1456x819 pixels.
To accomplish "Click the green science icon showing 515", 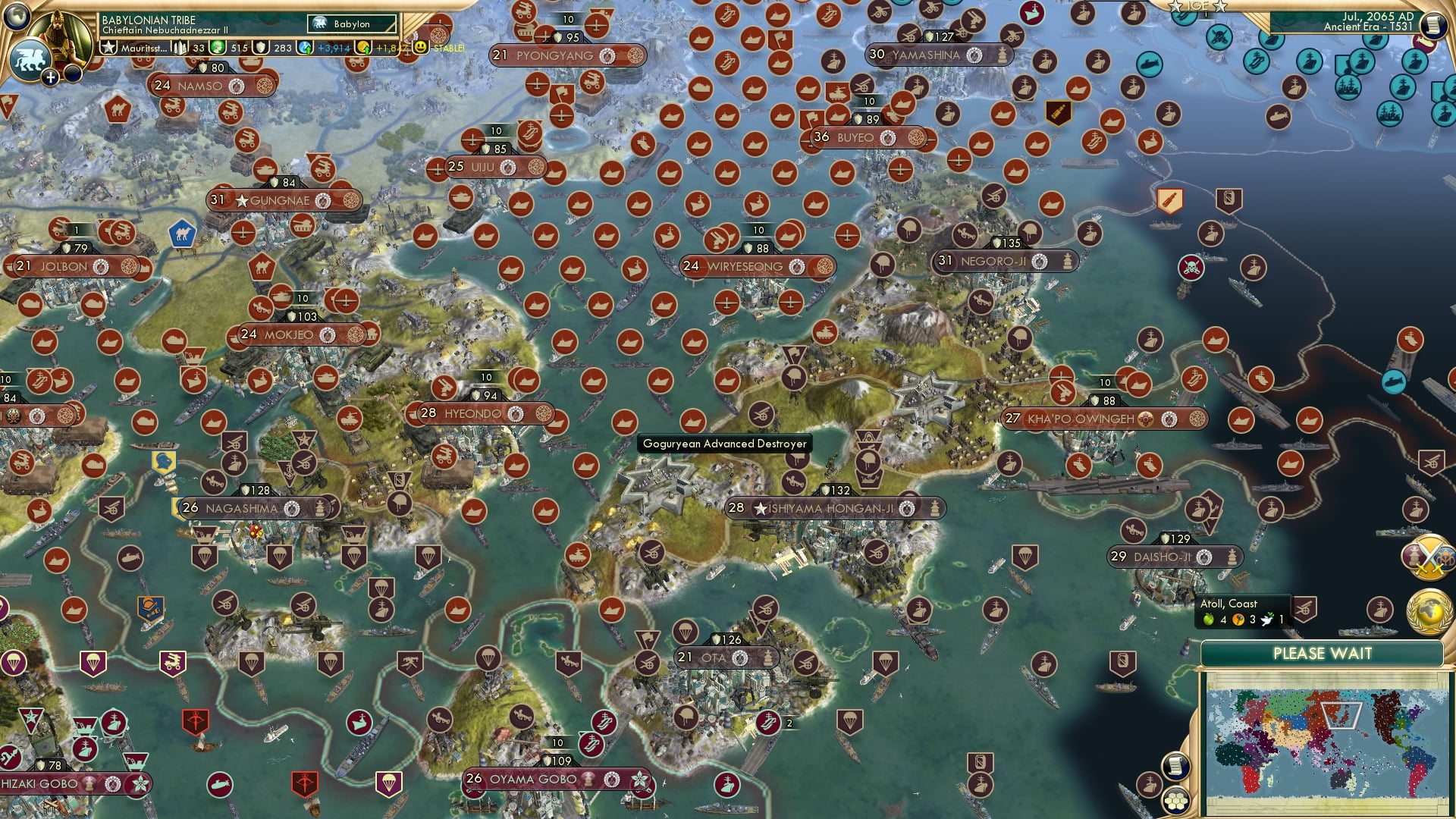I will pyautogui.click(x=216, y=48).
